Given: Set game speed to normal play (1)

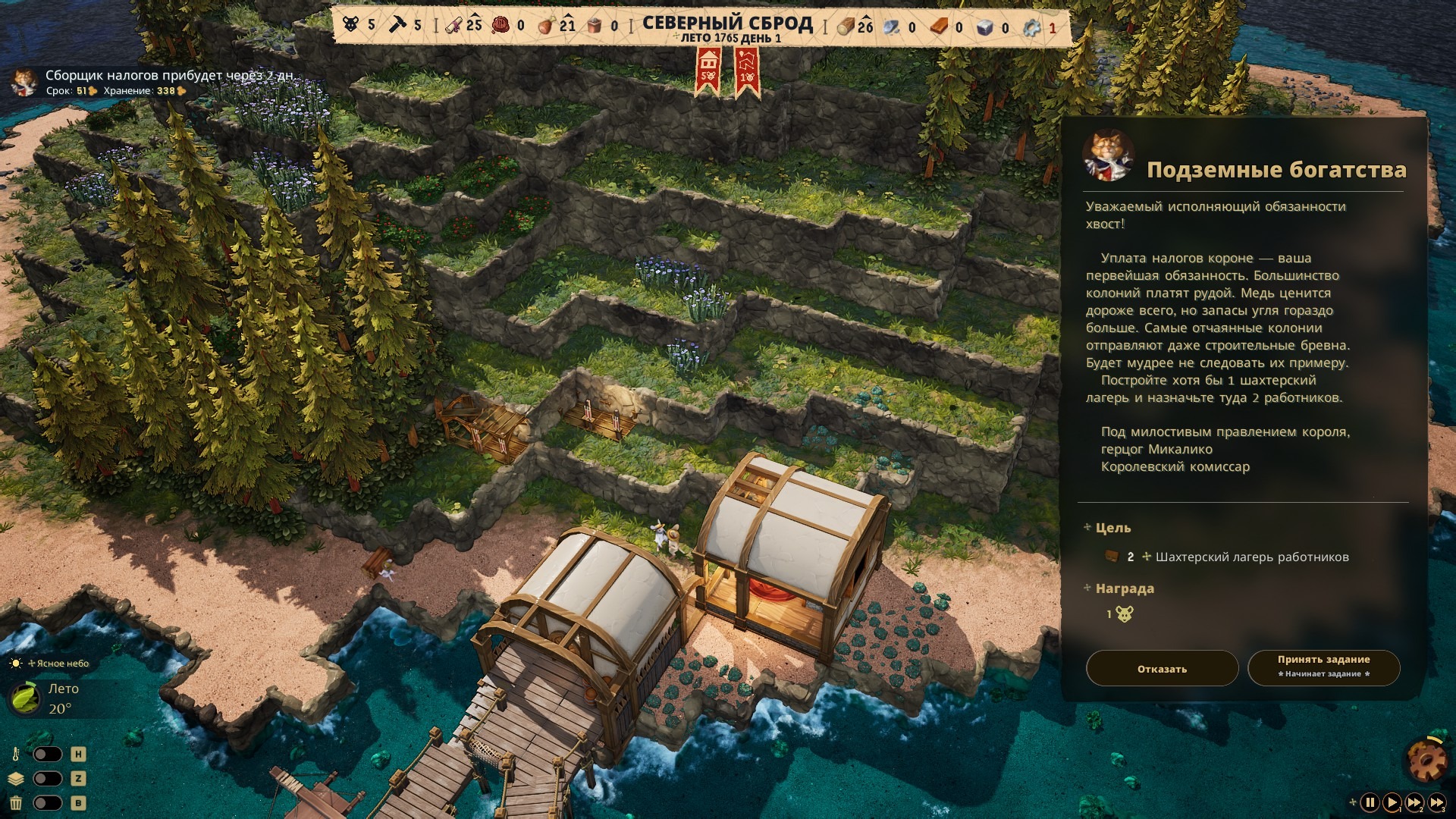Looking at the screenshot, I should click(x=1392, y=802).
